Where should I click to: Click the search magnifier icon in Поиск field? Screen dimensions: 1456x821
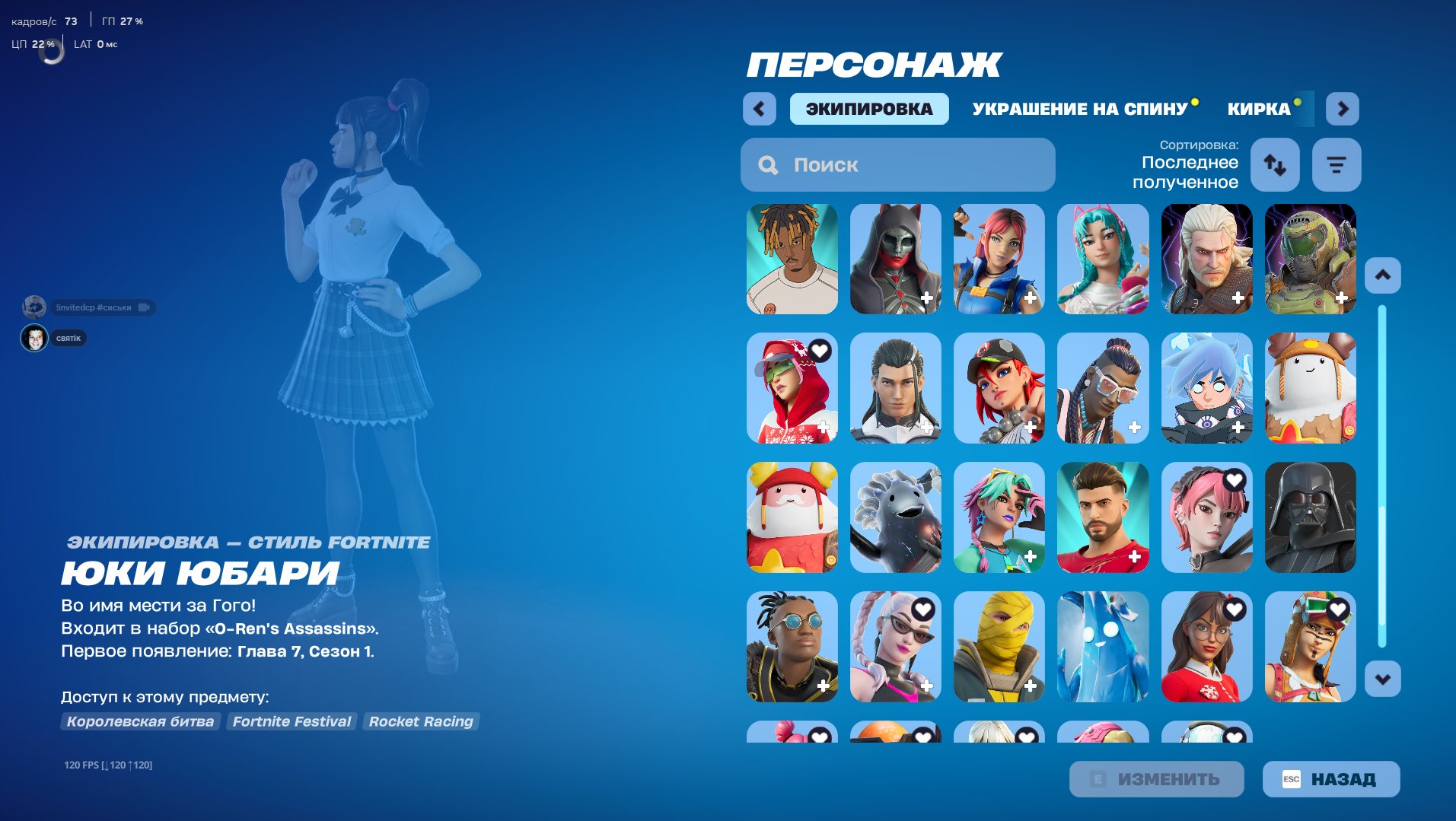point(768,164)
